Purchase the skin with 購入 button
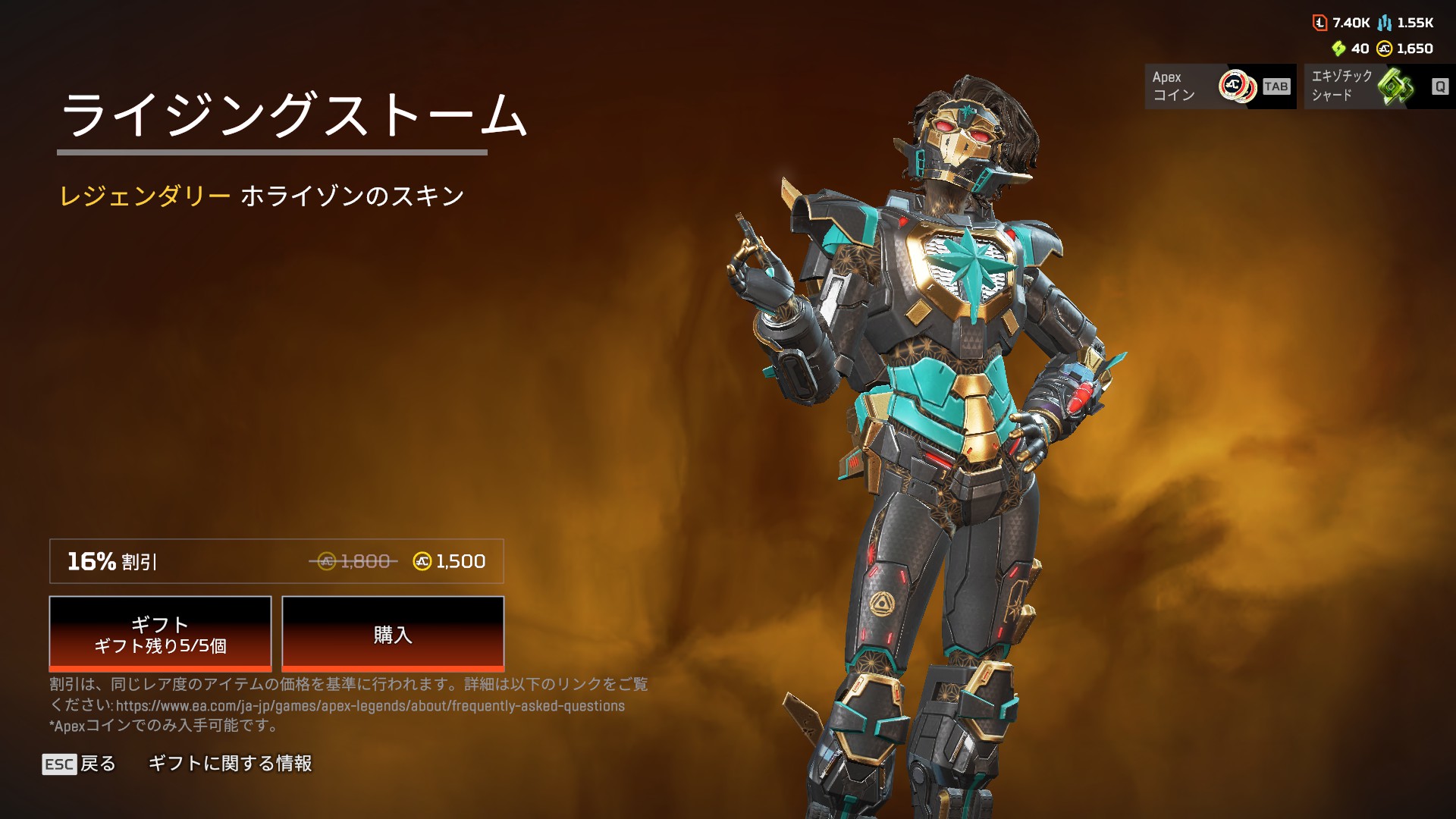This screenshot has width=1456, height=819. (x=393, y=634)
